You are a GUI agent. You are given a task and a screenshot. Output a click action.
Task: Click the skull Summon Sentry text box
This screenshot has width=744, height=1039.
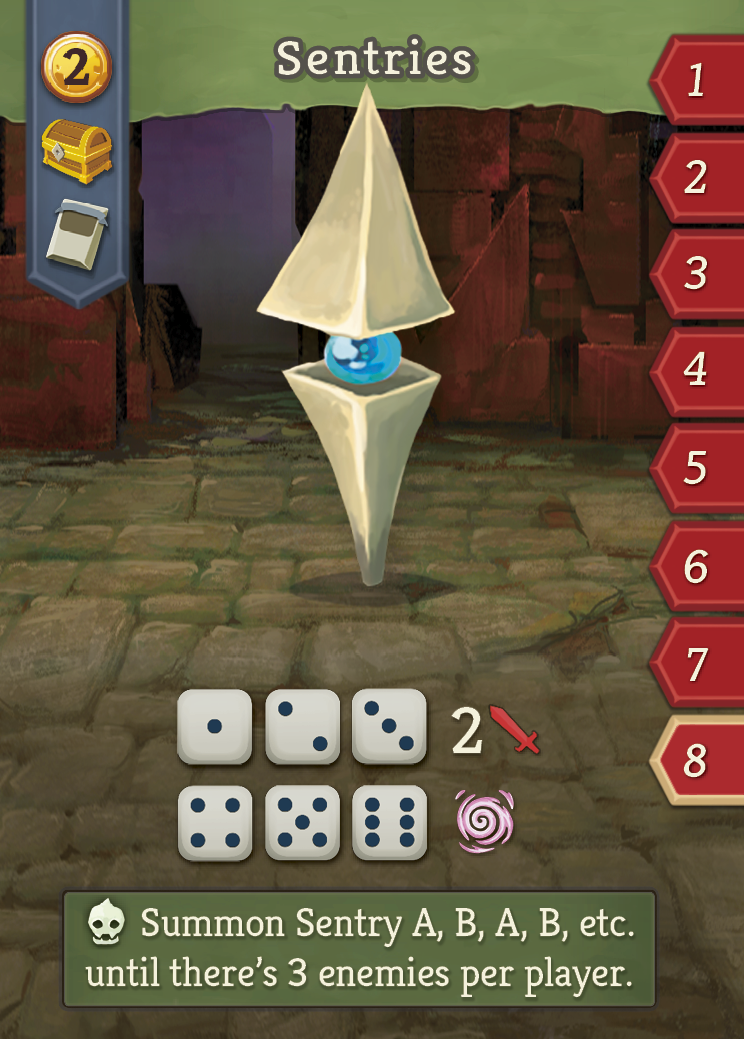click(x=360, y=949)
